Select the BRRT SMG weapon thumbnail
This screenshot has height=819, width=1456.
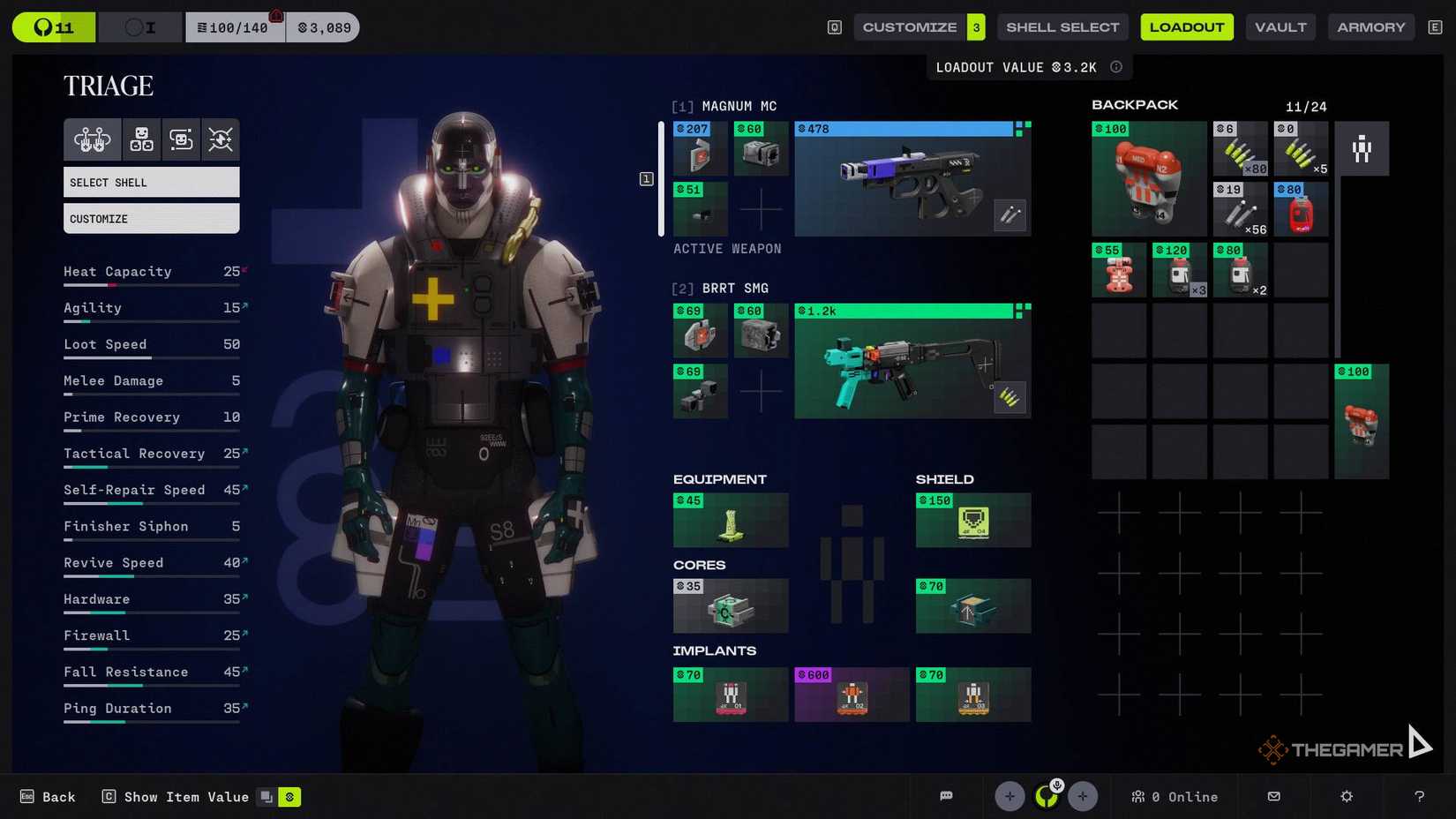click(x=912, y=359)
